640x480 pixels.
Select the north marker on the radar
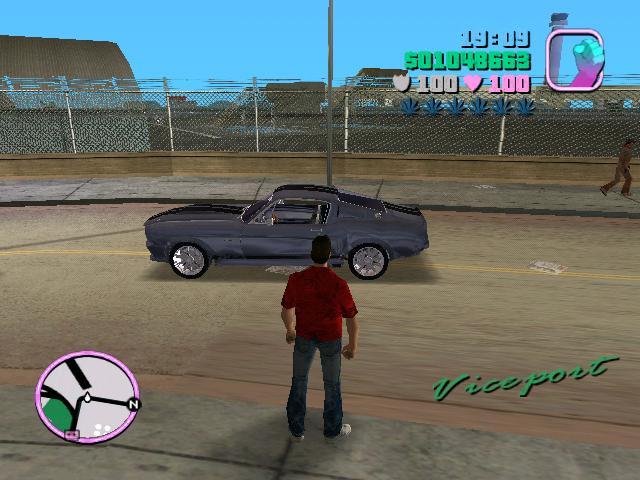135,403
